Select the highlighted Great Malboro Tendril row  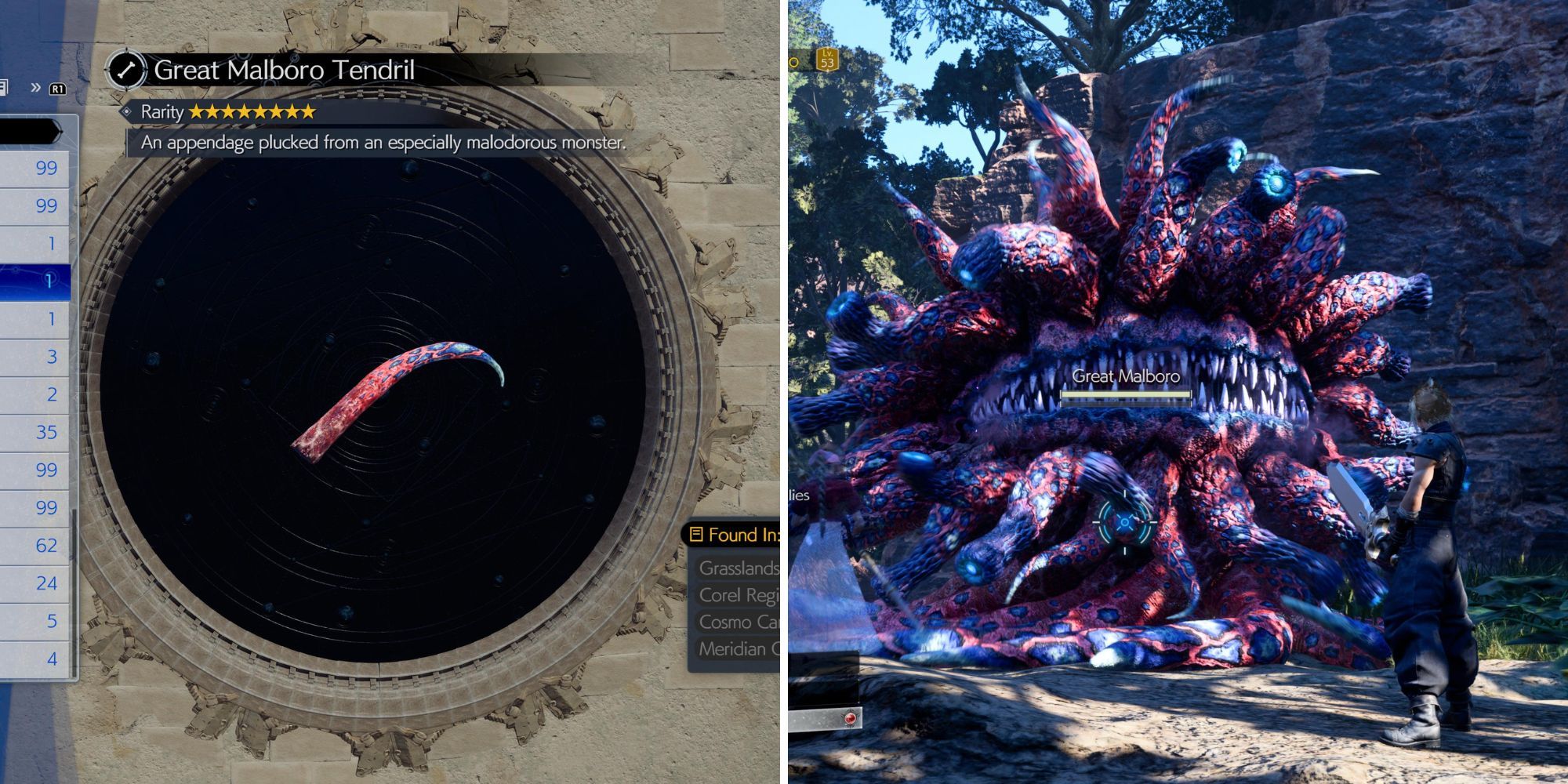click(x=35, y=281)
